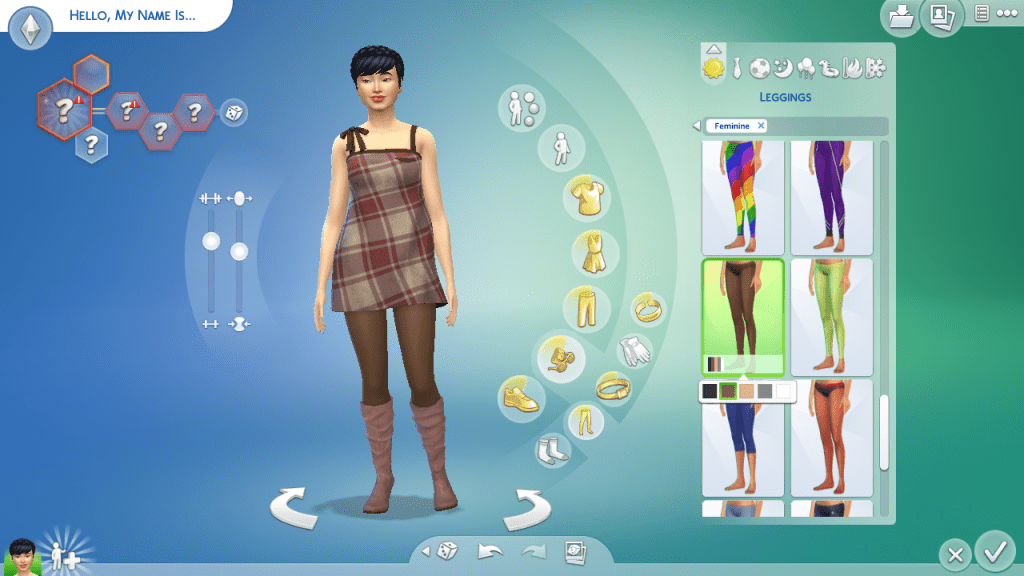Cancel with the bottom-right X button
1024x576 pixels.
tap(956, 554)
